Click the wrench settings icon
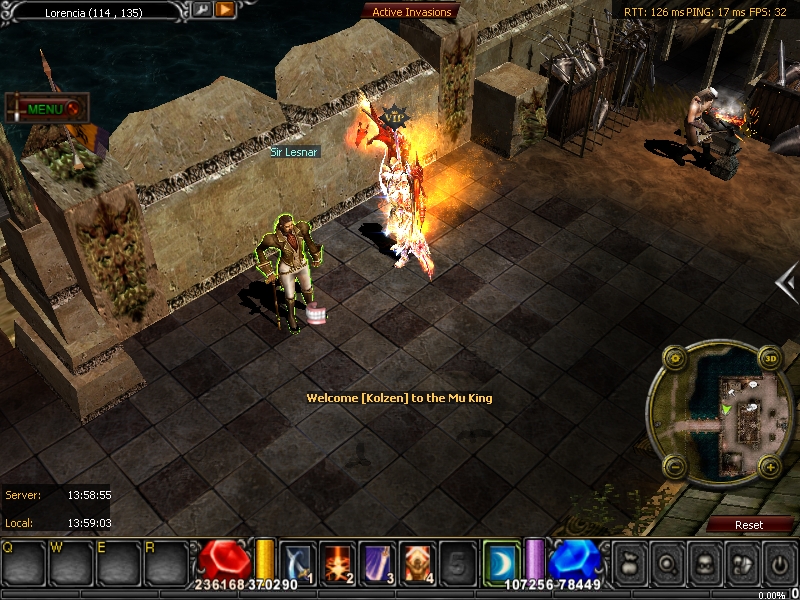 202,10
